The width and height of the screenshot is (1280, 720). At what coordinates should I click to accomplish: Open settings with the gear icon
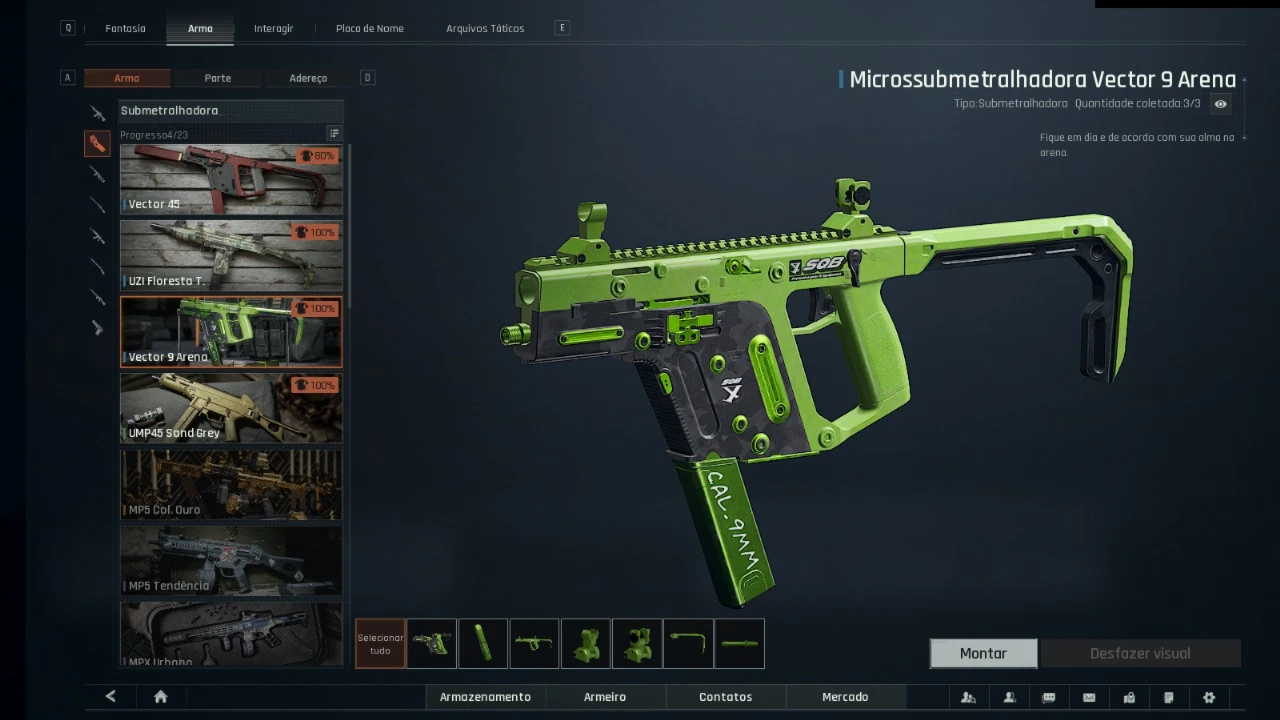click(1209, 697)
